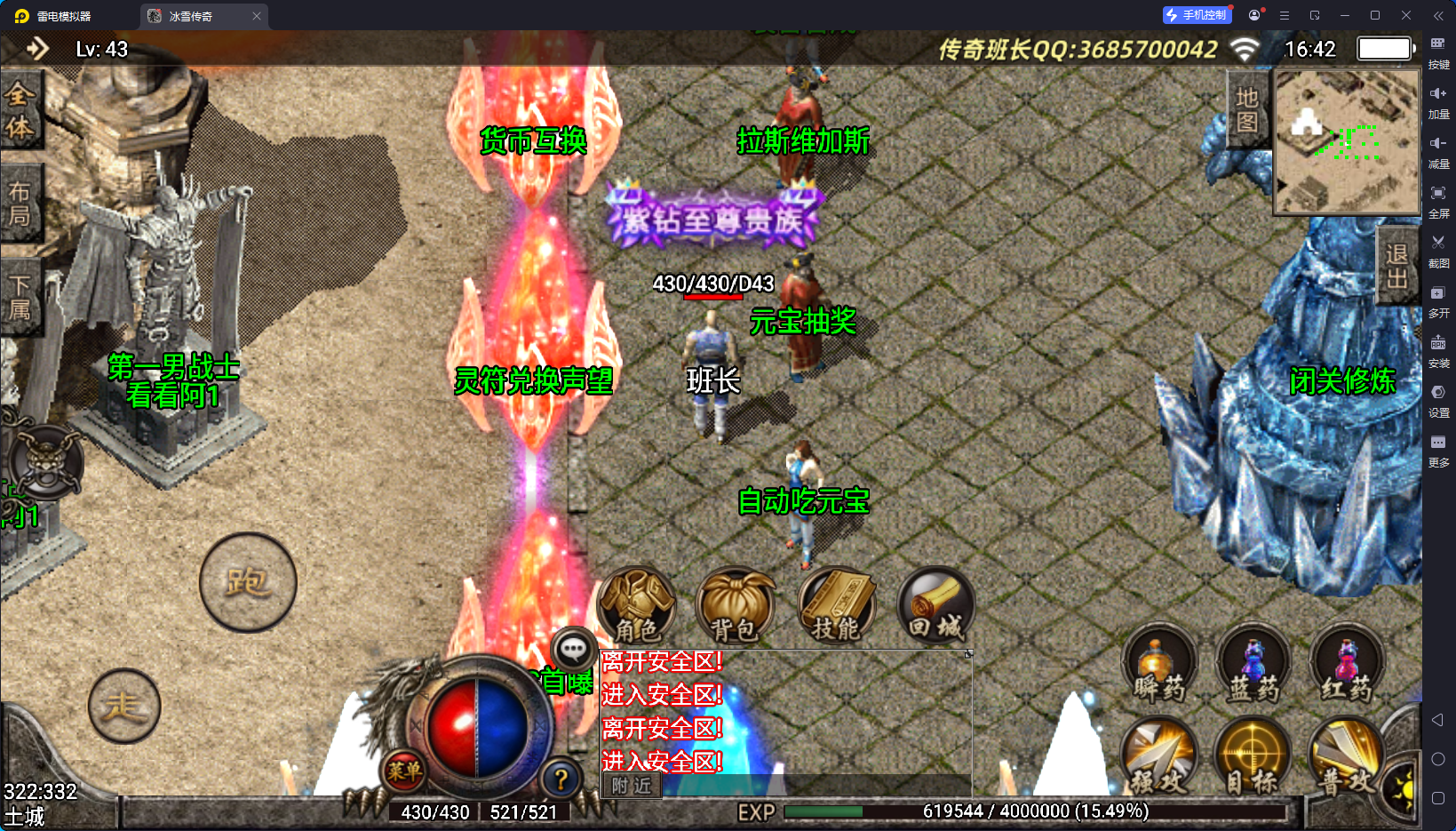1456x831 pixels.
Task: Tap the 目标 target selection button
Action: pos(1253,757)
